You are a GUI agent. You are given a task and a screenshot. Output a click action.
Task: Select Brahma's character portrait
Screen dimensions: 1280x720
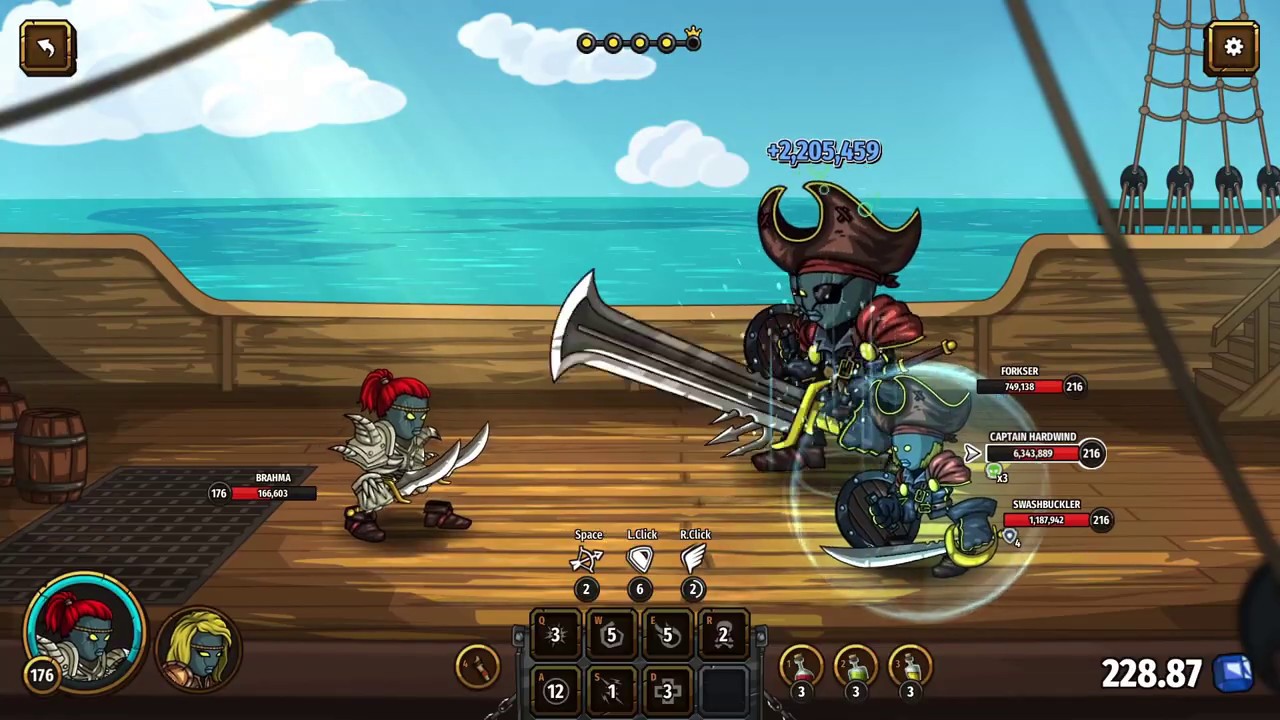point(85,635)
